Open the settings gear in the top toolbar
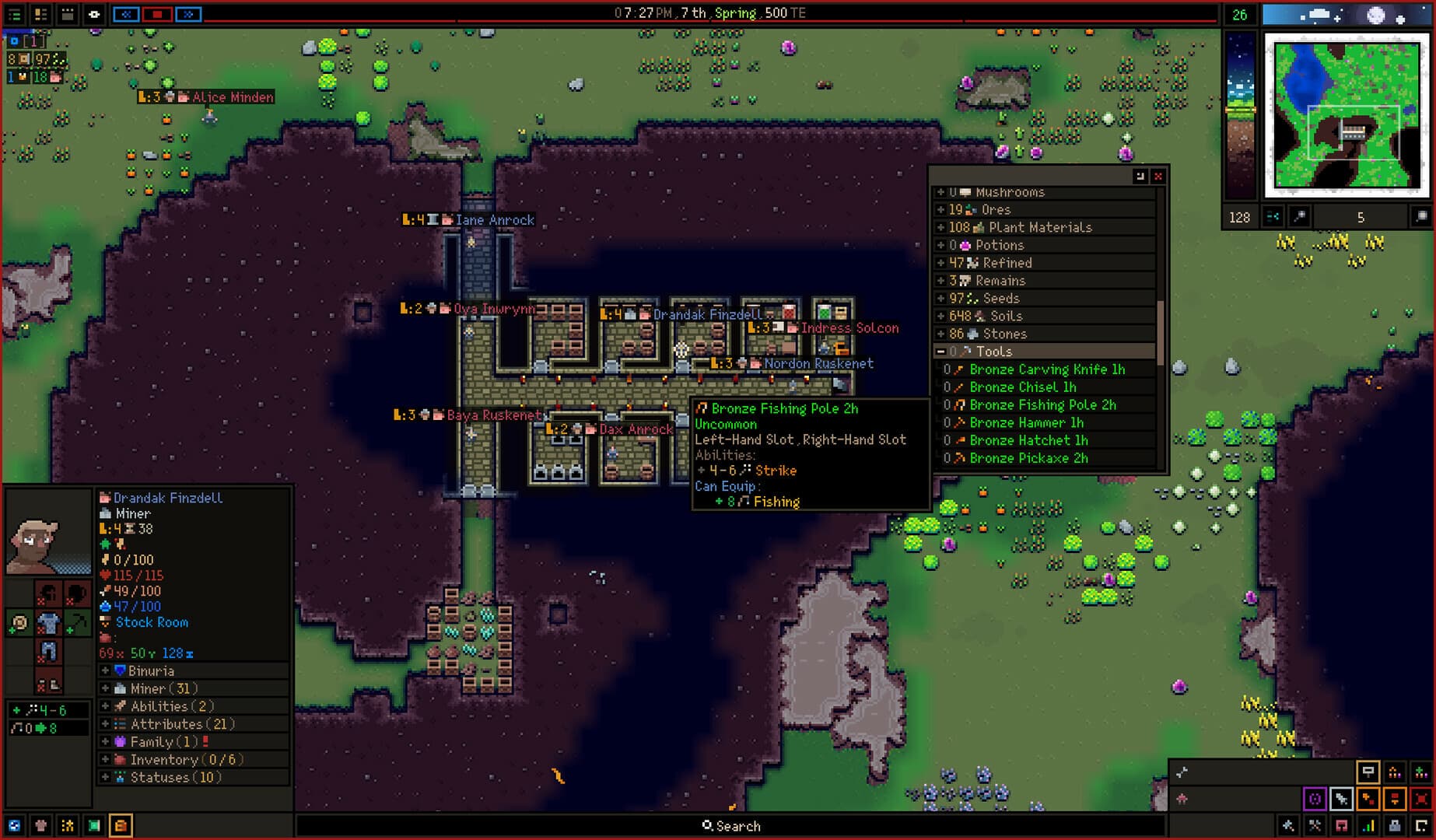 [x=93, y=14]
